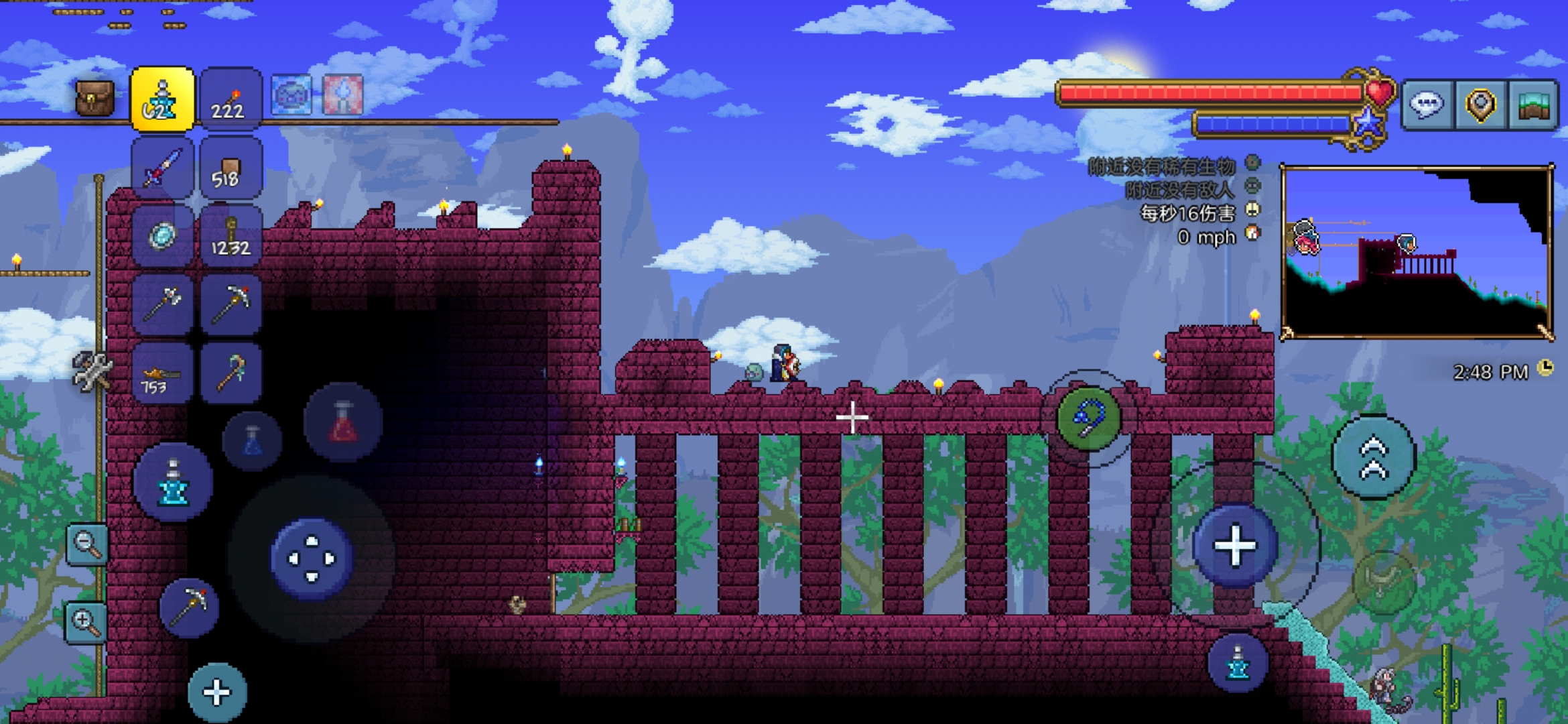Select the rope stack of 1232
The width and height of the screenshot is (1568, 724).
pyautogui.click(x=230, y=237)
